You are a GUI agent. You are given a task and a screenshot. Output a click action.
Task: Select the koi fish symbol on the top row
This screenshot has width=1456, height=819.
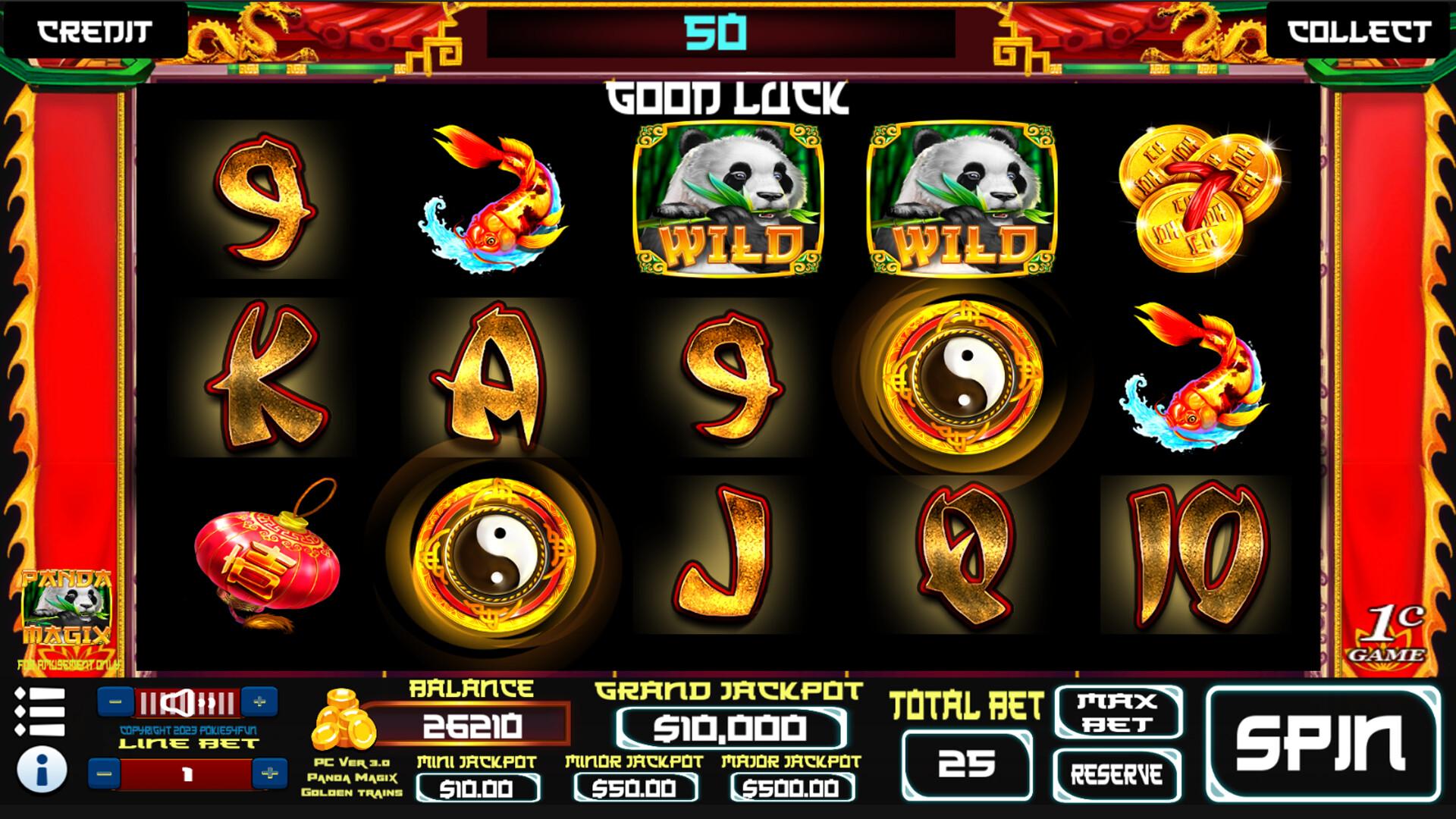pyautogui.click(x=494, y=197)
